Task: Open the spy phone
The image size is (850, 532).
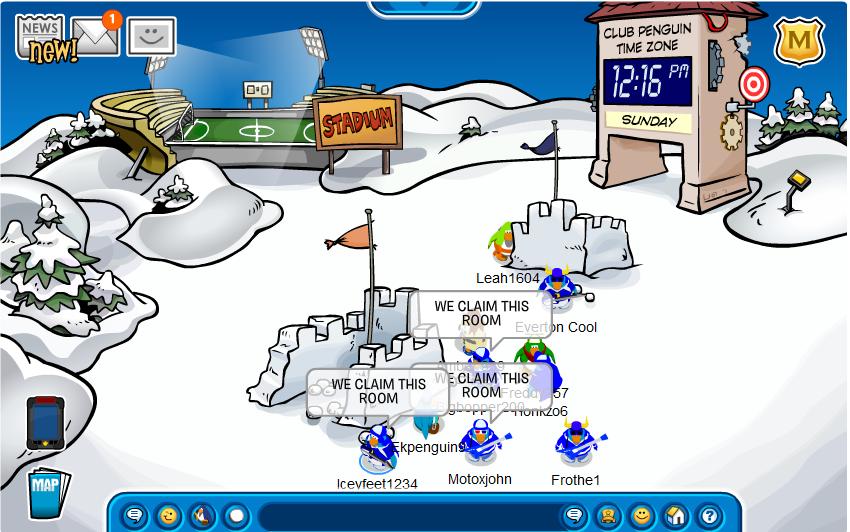Action: [45, 421]
